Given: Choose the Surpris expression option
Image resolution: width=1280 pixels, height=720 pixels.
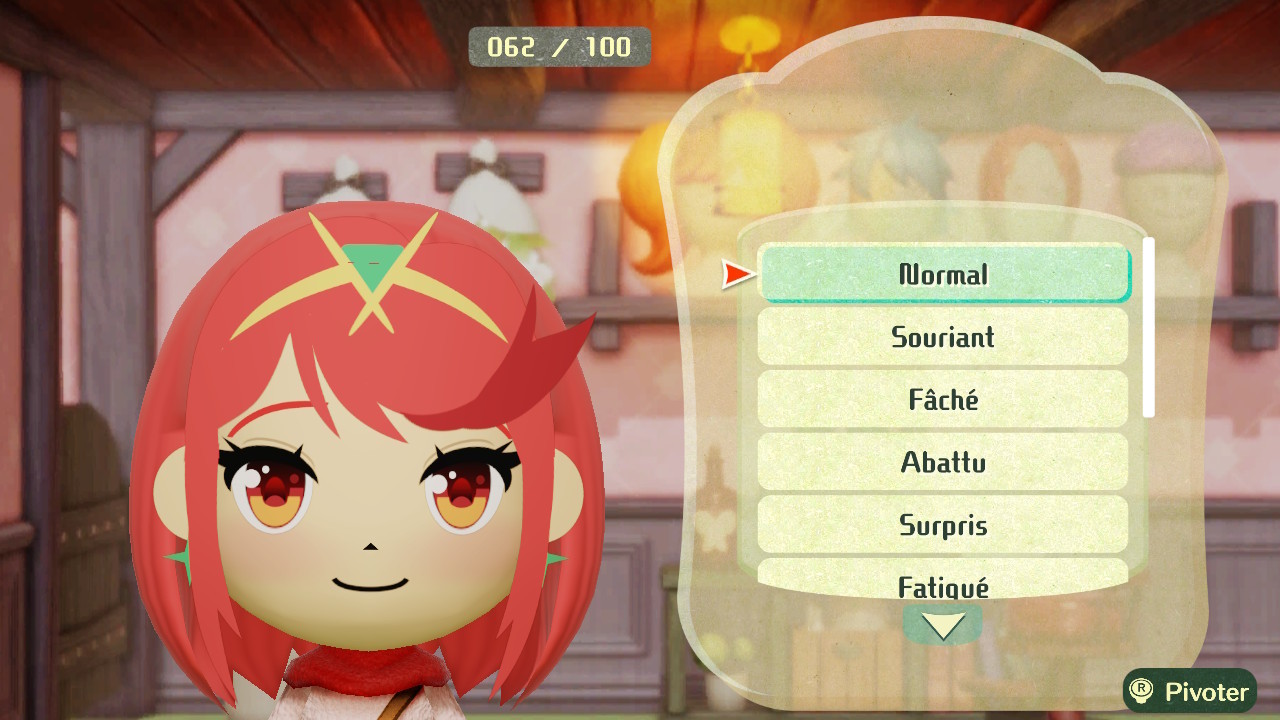Looking at the screenshot, I should [943, 525].
